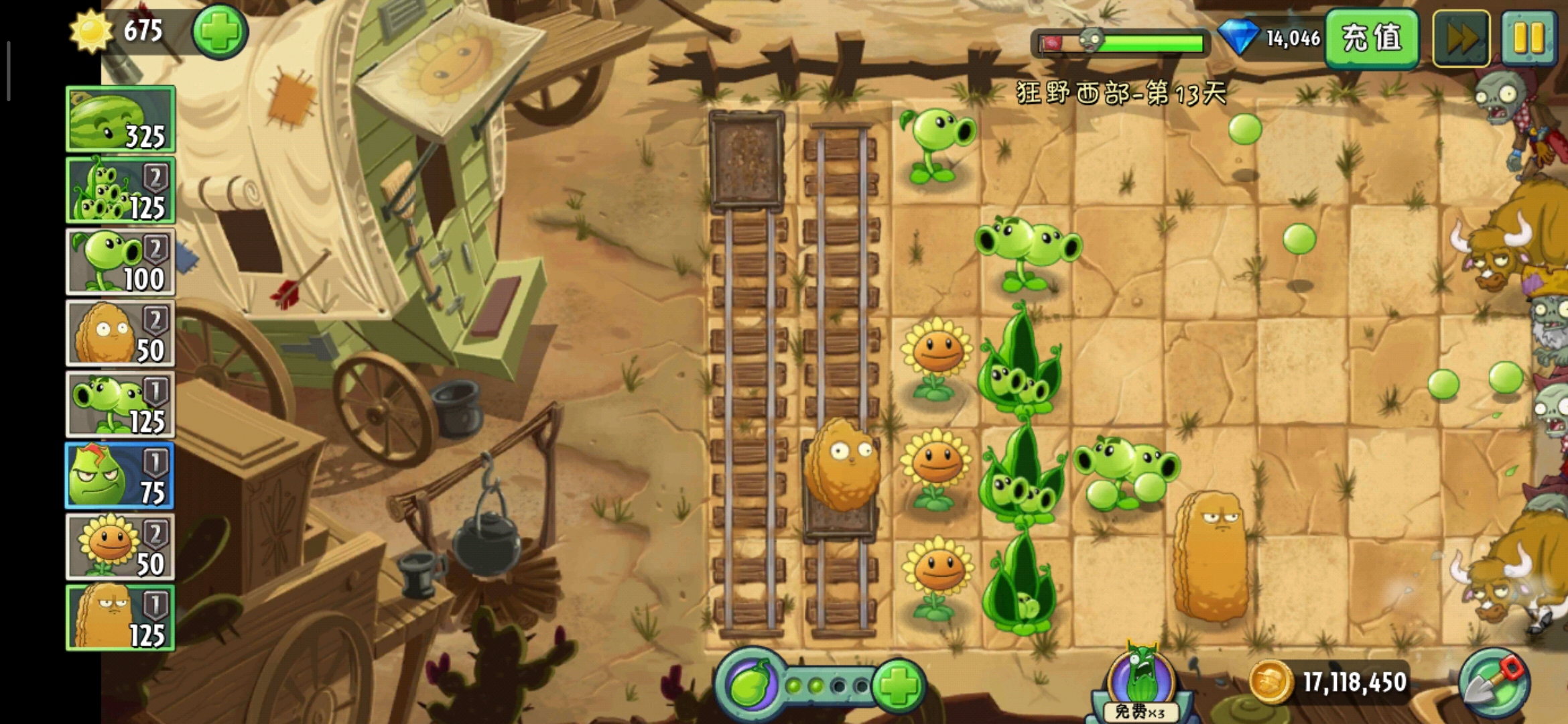Select the angry green 75-cost seed packet
1568x724 pixels.
point(121,476)
